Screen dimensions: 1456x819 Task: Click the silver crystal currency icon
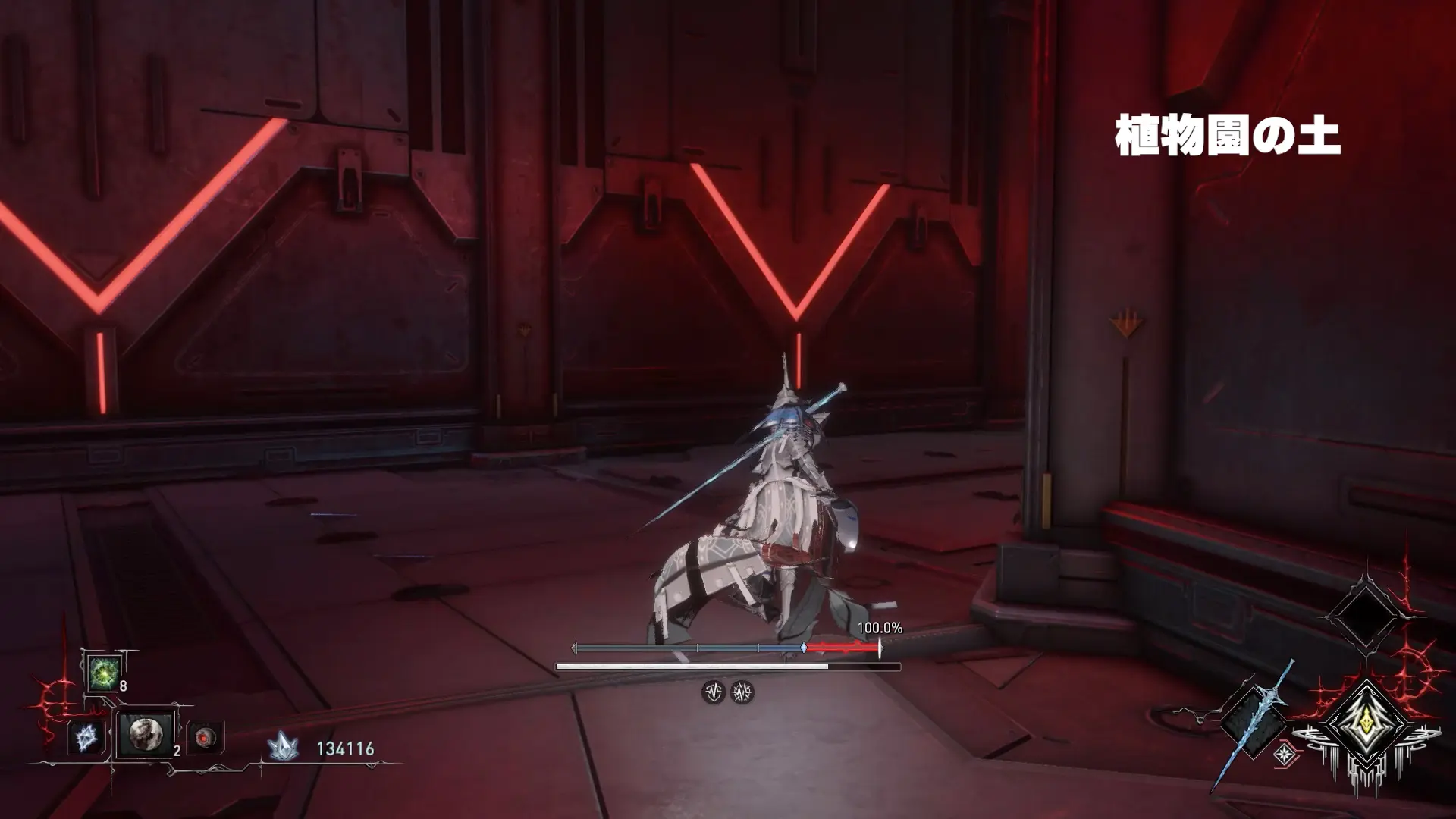tap(282, 748)
